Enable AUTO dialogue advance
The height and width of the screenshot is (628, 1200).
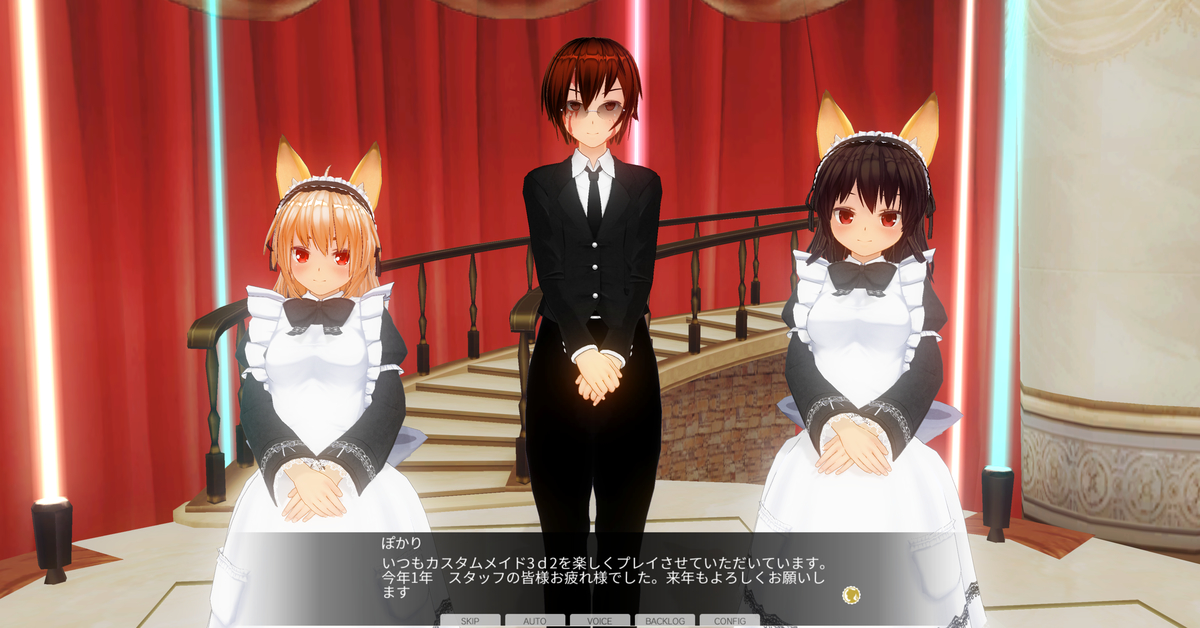535,621
